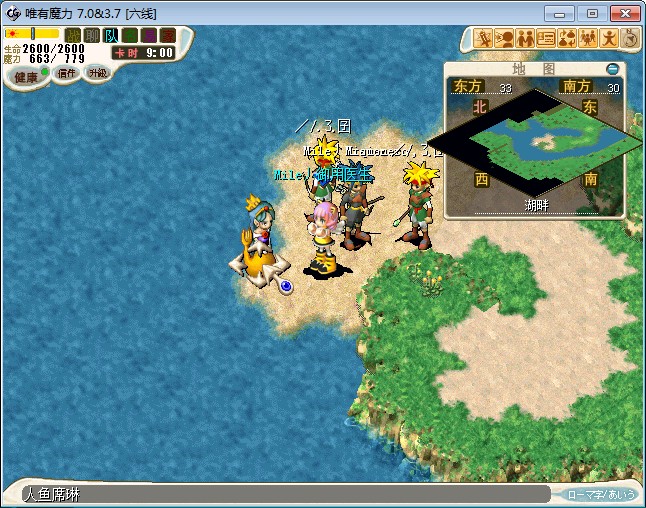Toggle the 家 family switch

(166, 35)
